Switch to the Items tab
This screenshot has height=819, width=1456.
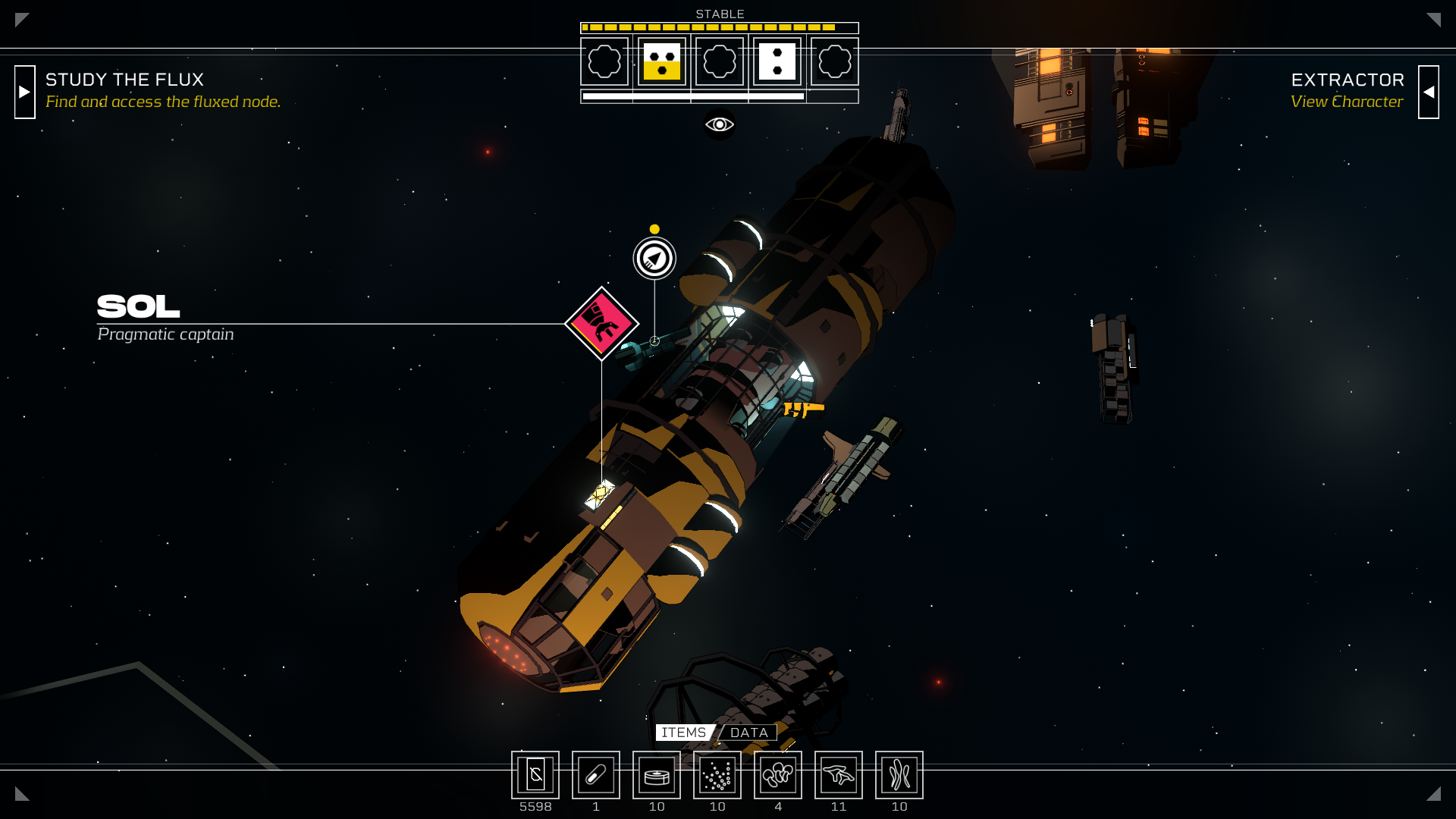click(683, 733)
